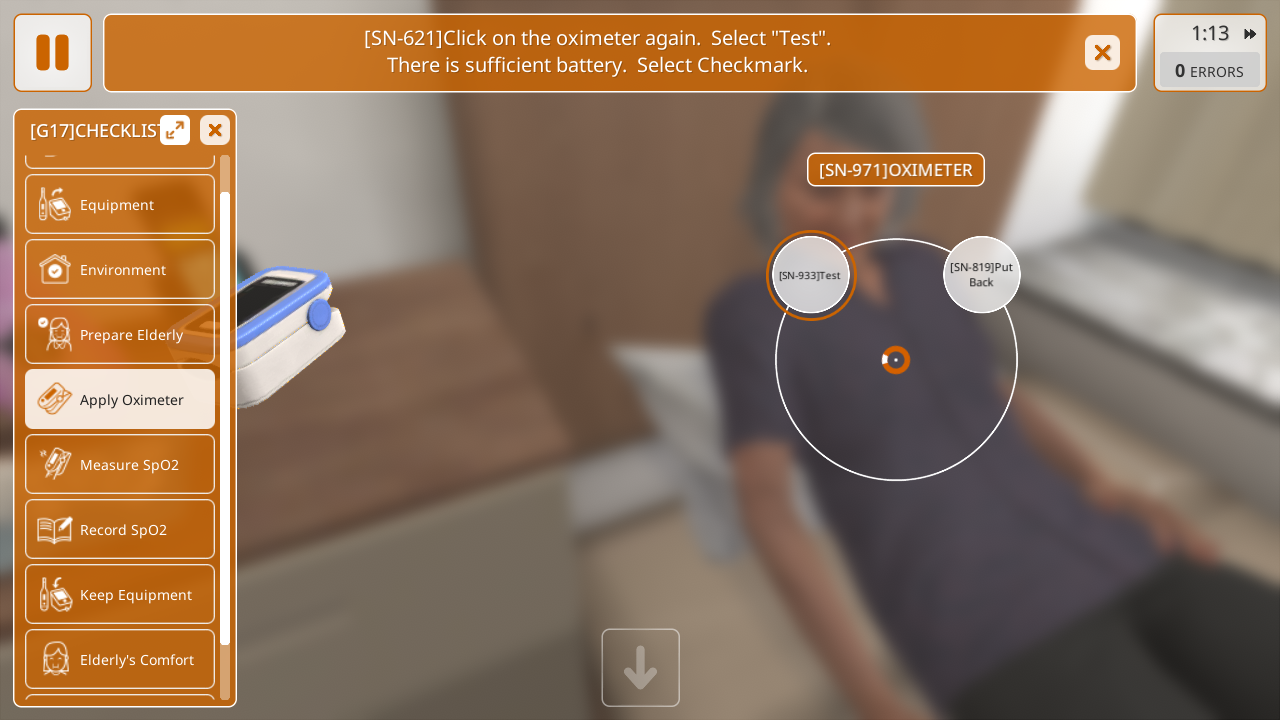Open the Elderly's Comfort step
The height and width of the screenshot is (720, 1280).
[x=120, y=659]
